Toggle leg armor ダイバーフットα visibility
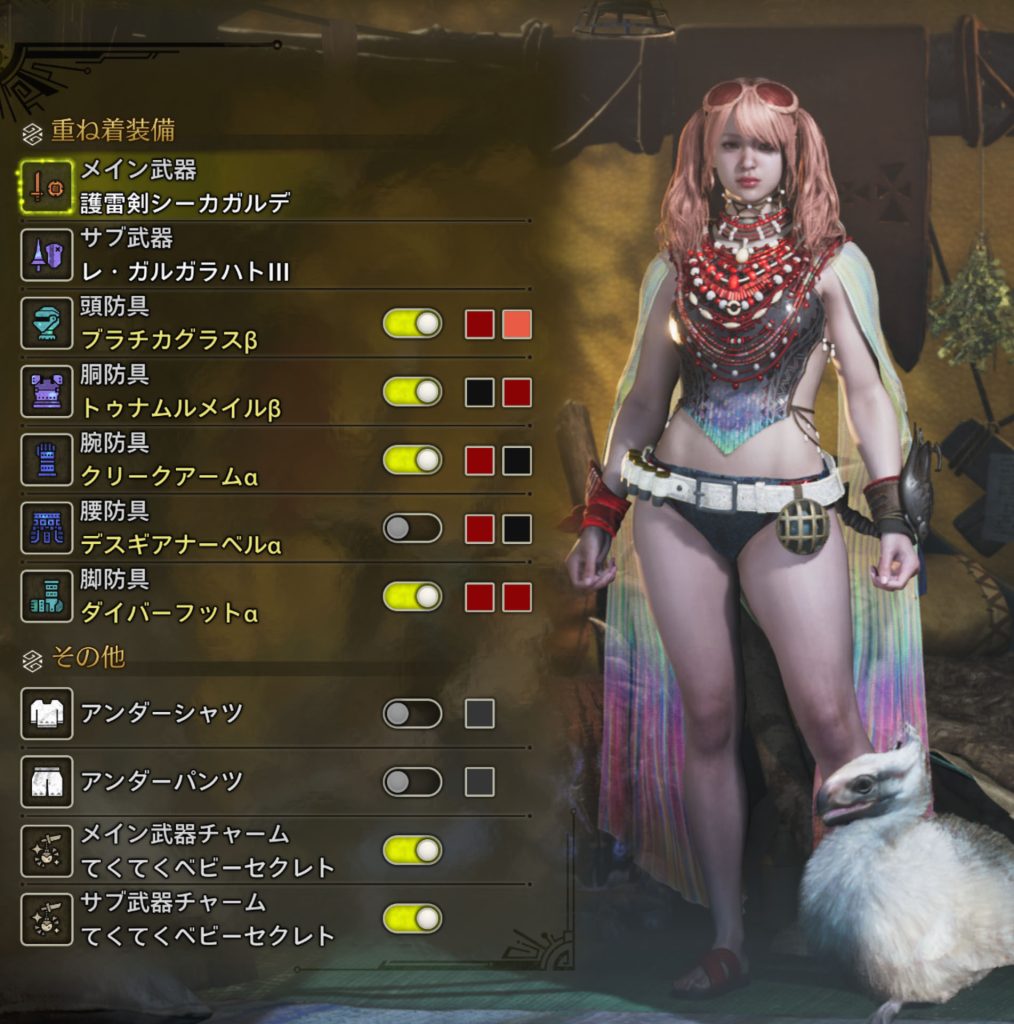Image resolution: width=1014 pixels, height=1024 pixels. [x=412, y=597]
